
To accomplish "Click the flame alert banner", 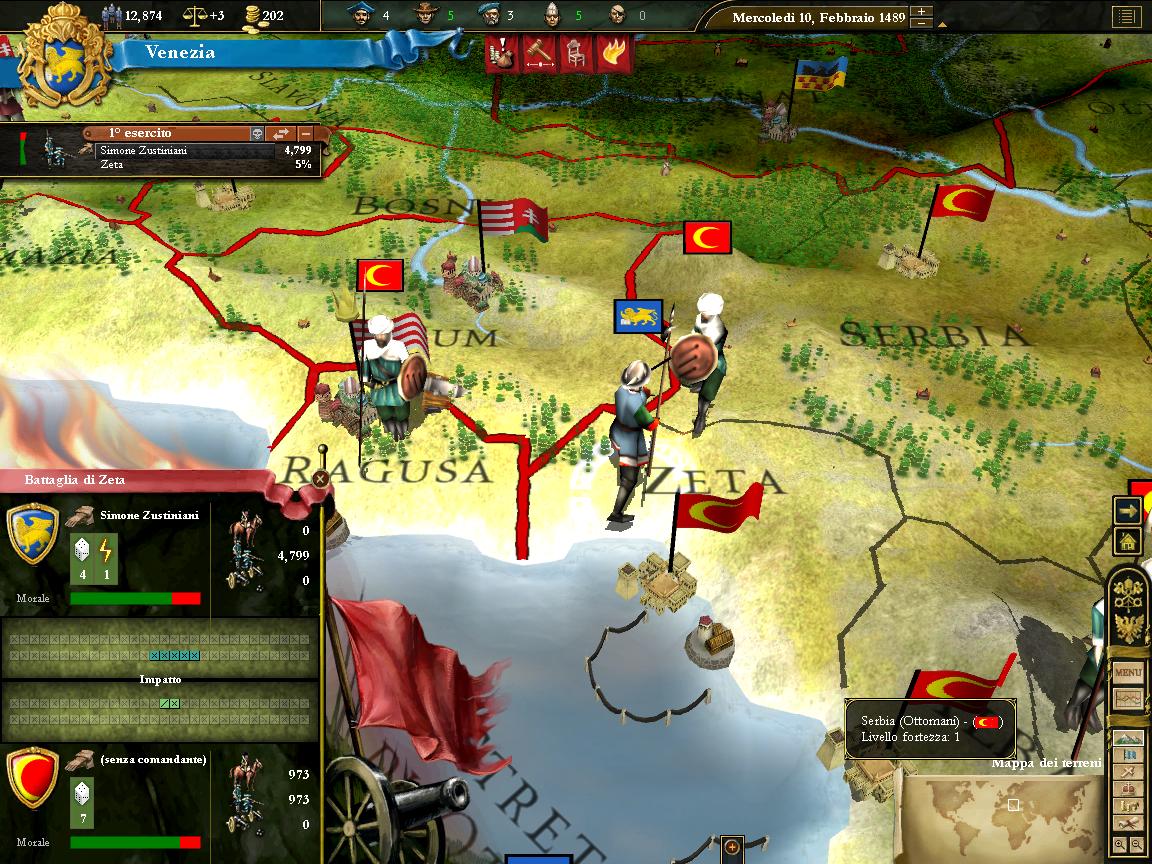I will click(x=612, y=54).
